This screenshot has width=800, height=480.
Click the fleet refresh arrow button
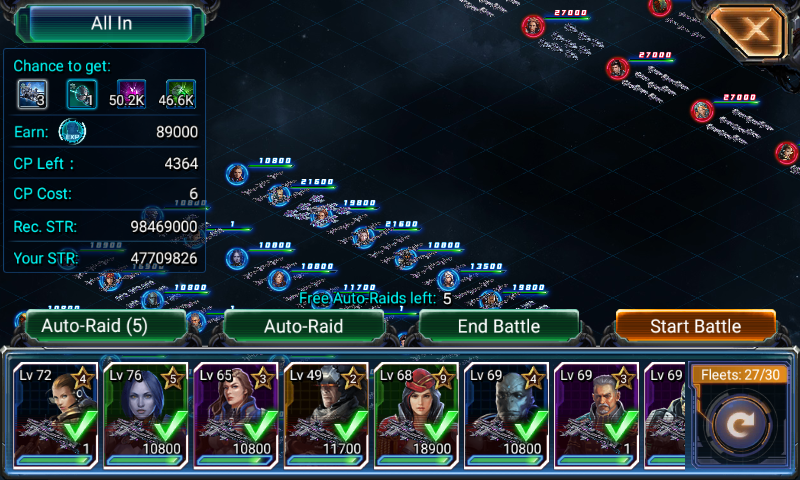tap(741, 425)
